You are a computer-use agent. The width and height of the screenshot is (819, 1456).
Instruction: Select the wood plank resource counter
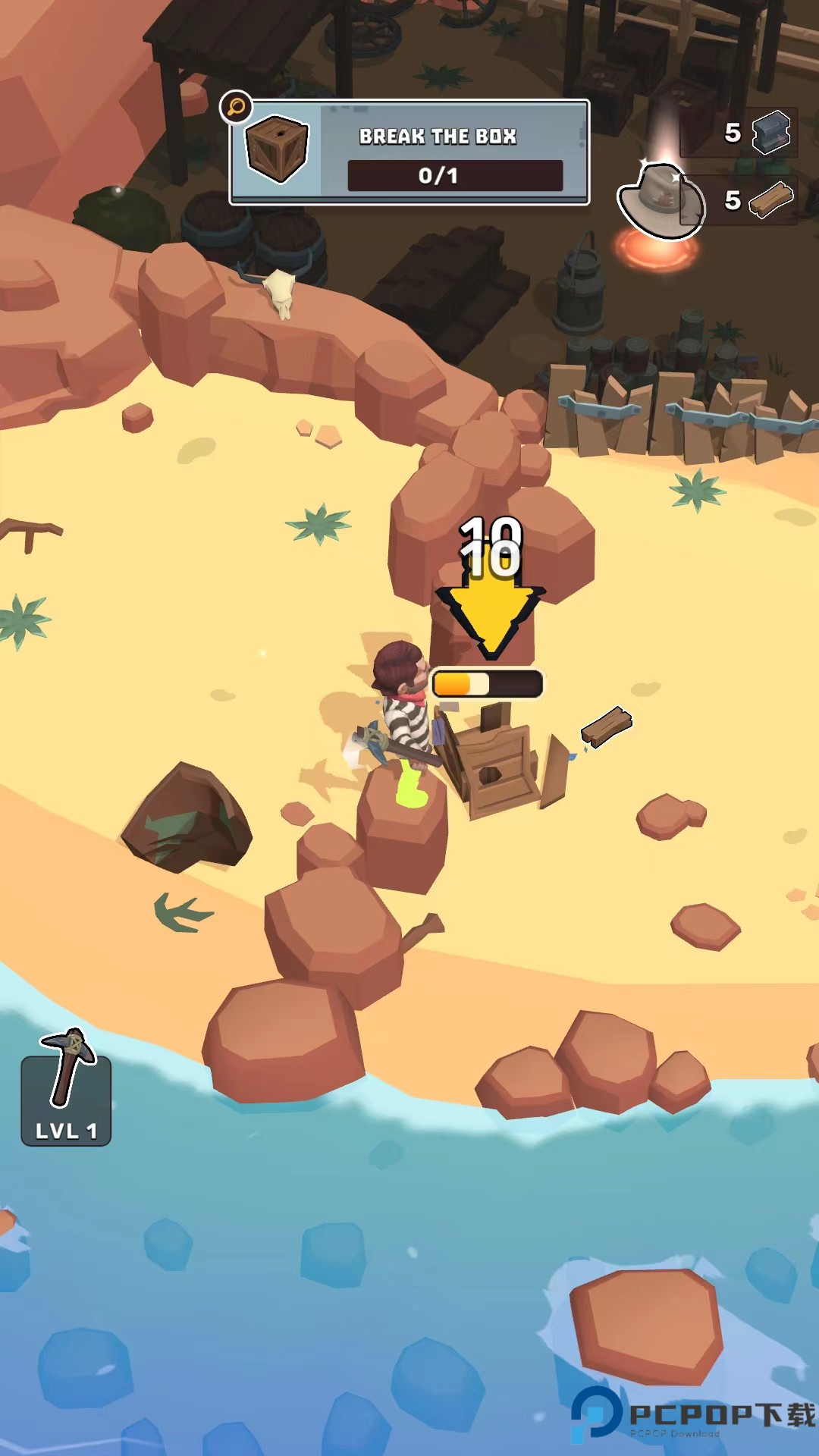(x=757, y=200)
